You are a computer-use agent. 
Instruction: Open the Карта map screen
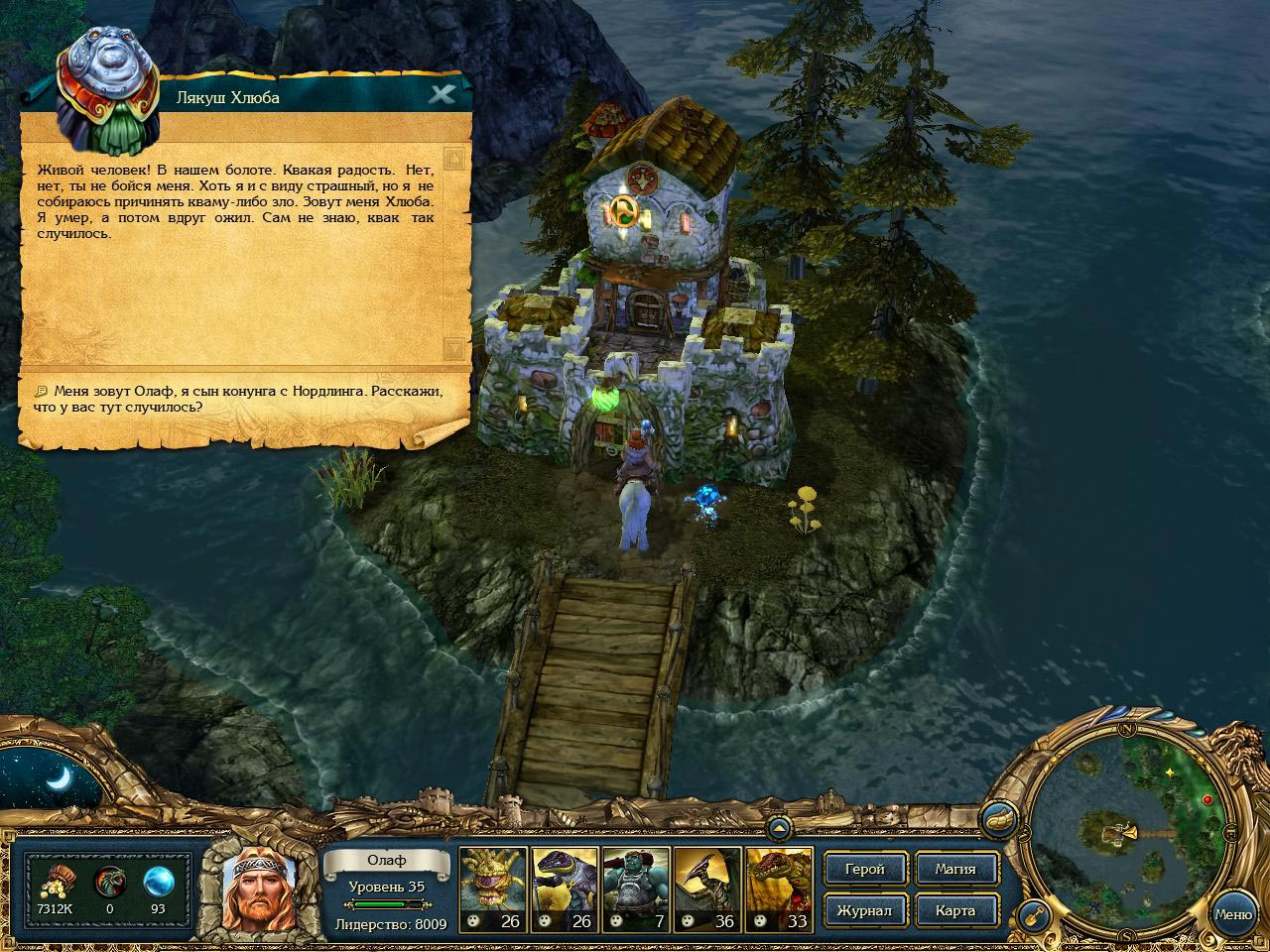954,910
